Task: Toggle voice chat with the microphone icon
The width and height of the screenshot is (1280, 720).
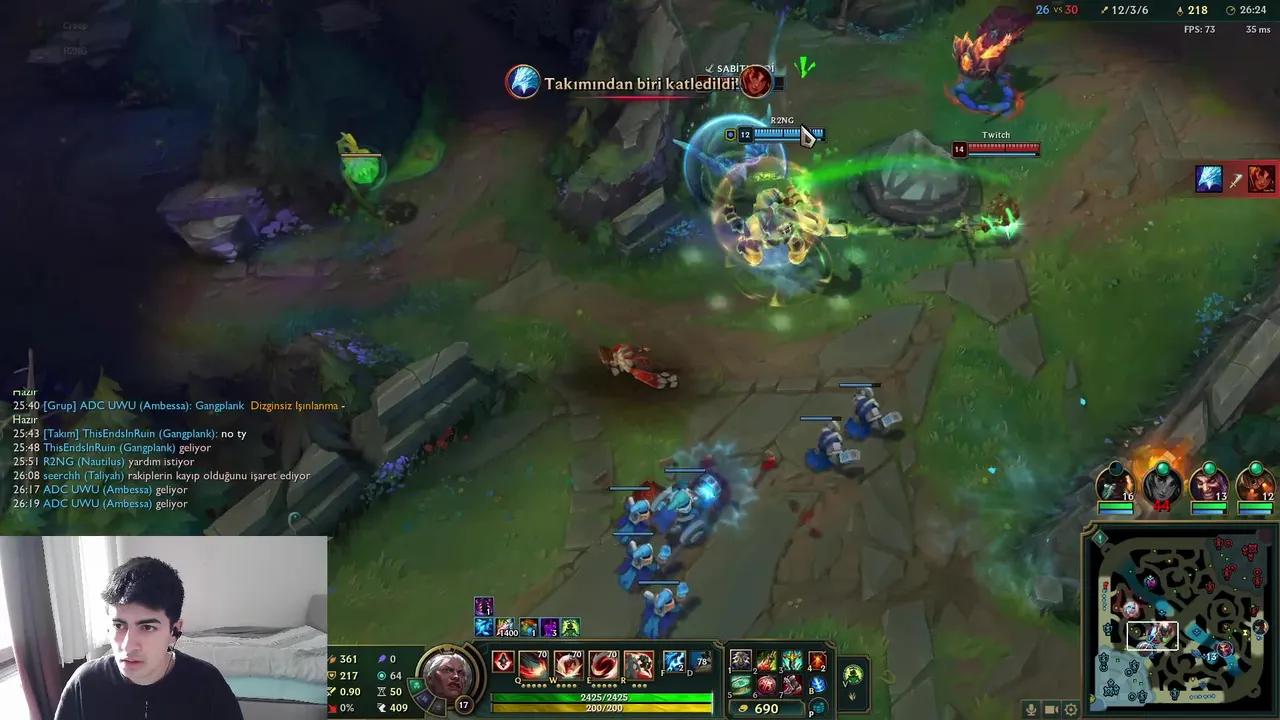Action: [1032, 710]
